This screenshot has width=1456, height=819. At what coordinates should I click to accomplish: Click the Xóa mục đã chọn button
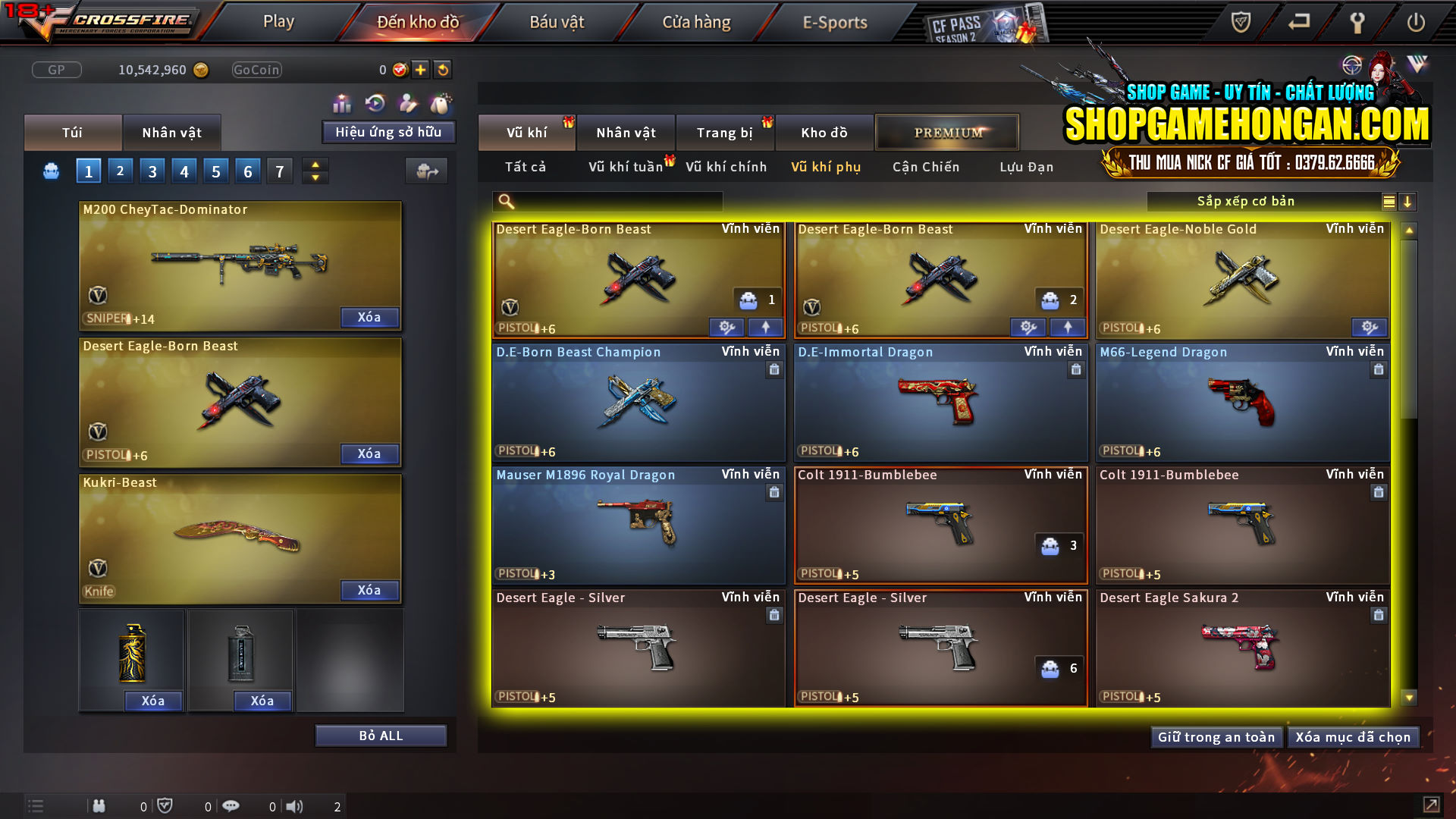(1353, 736)
